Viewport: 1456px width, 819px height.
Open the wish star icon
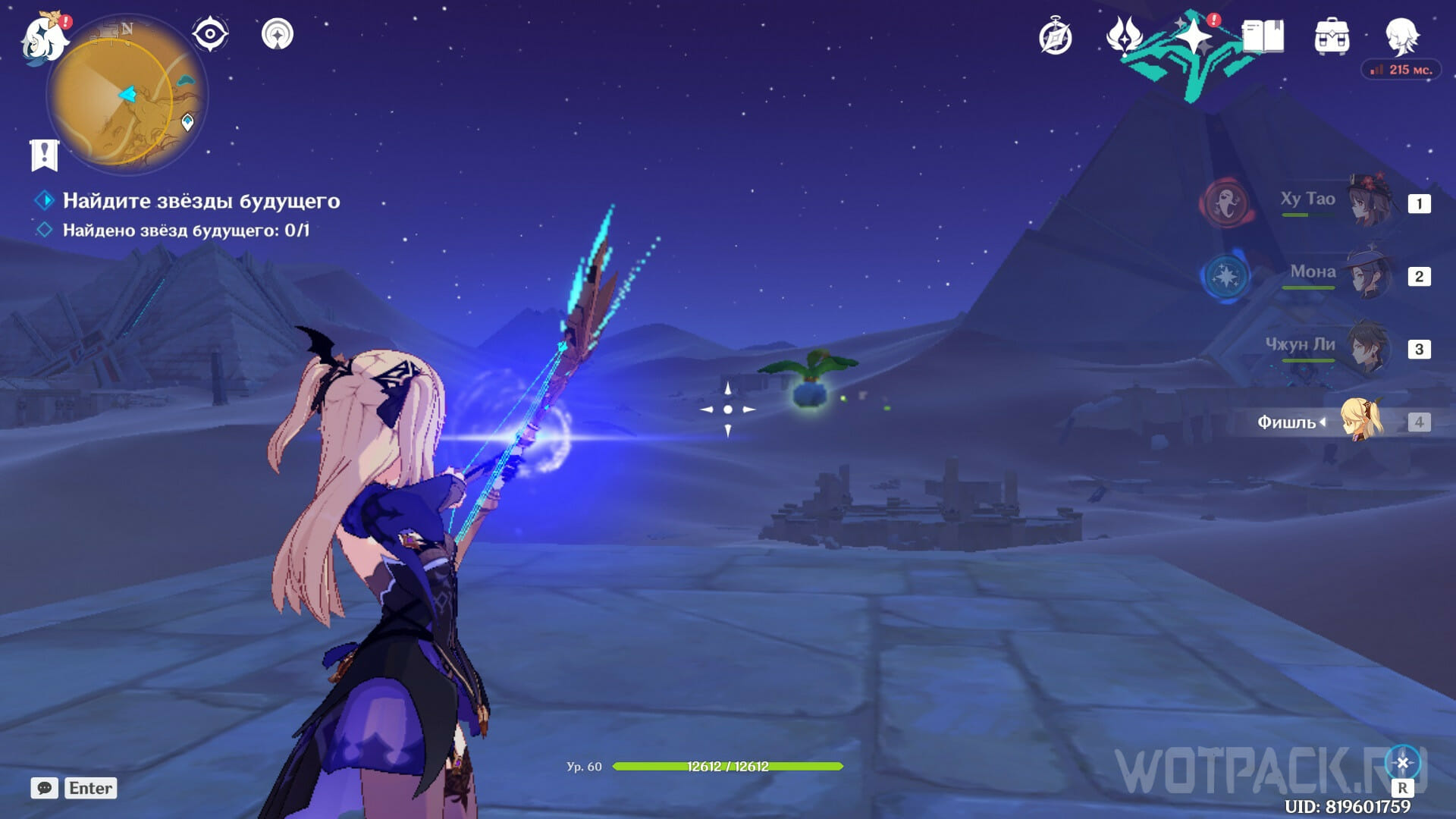(1194, 36)
